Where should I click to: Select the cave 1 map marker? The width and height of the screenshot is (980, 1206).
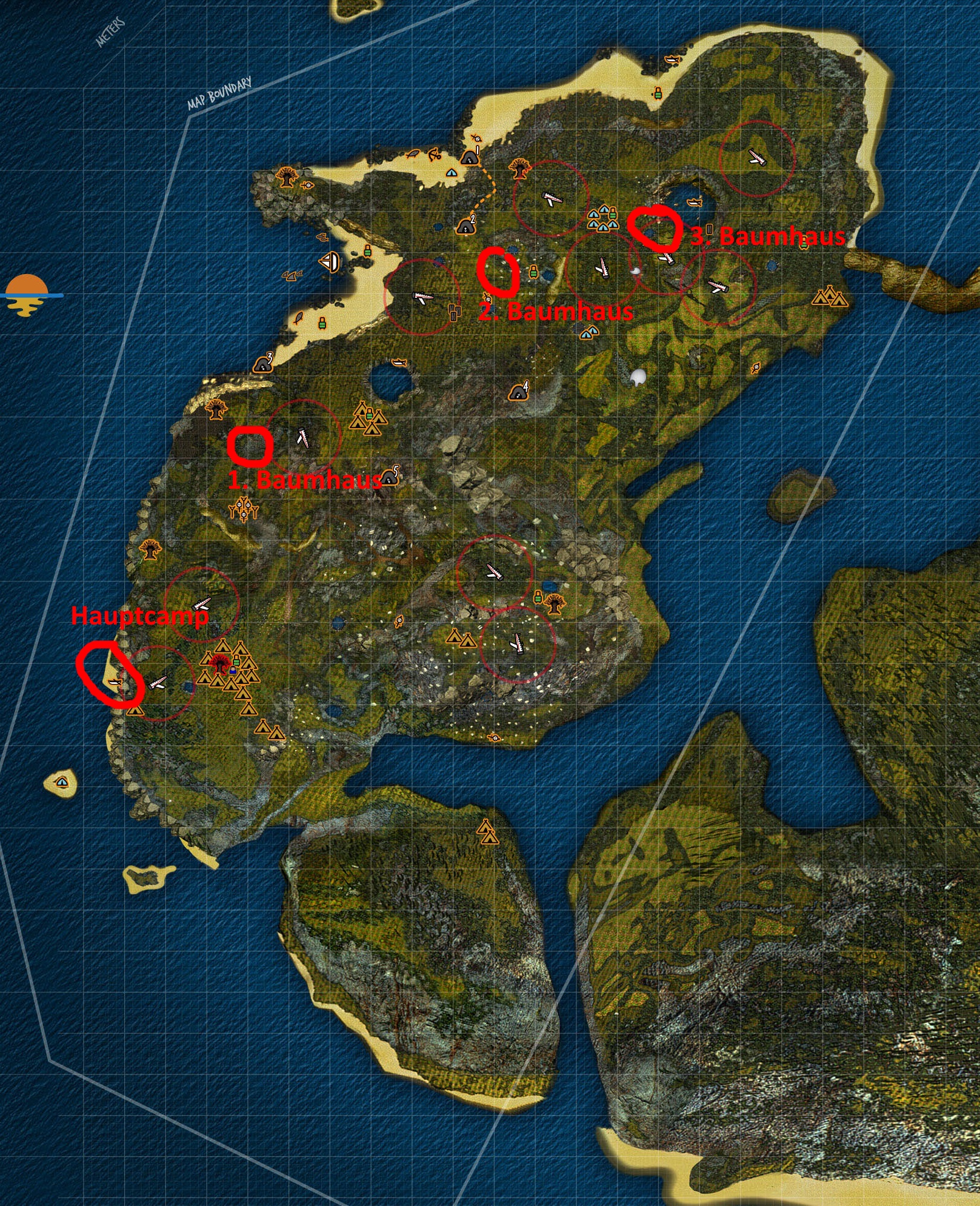468,158
